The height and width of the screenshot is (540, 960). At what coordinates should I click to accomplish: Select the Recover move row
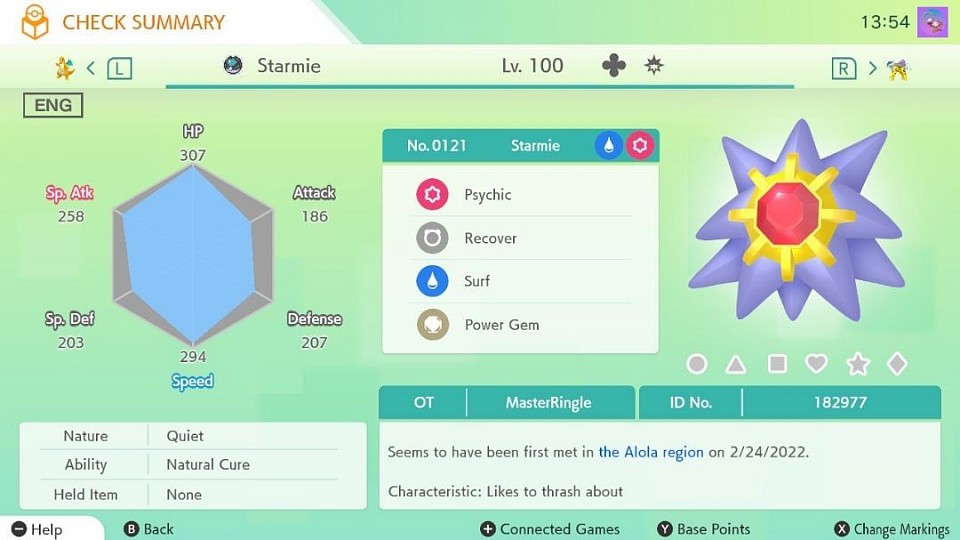point(520,239)
